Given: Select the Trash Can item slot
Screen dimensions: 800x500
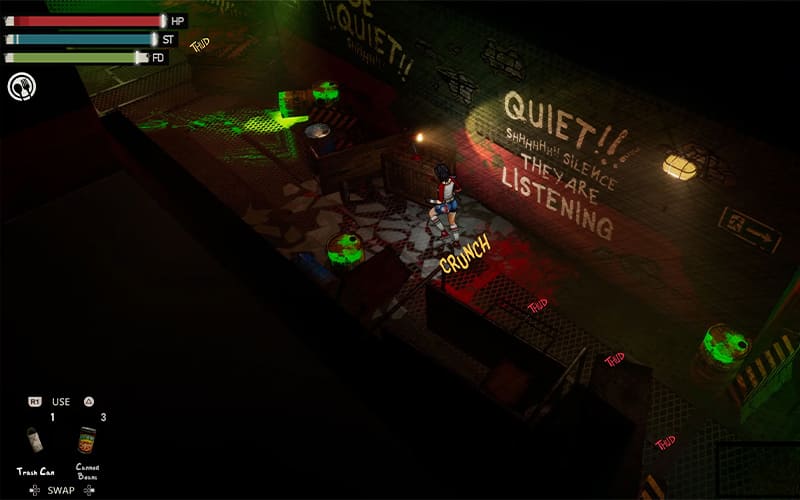Looking at the screenshot, I should coord(36,441).
